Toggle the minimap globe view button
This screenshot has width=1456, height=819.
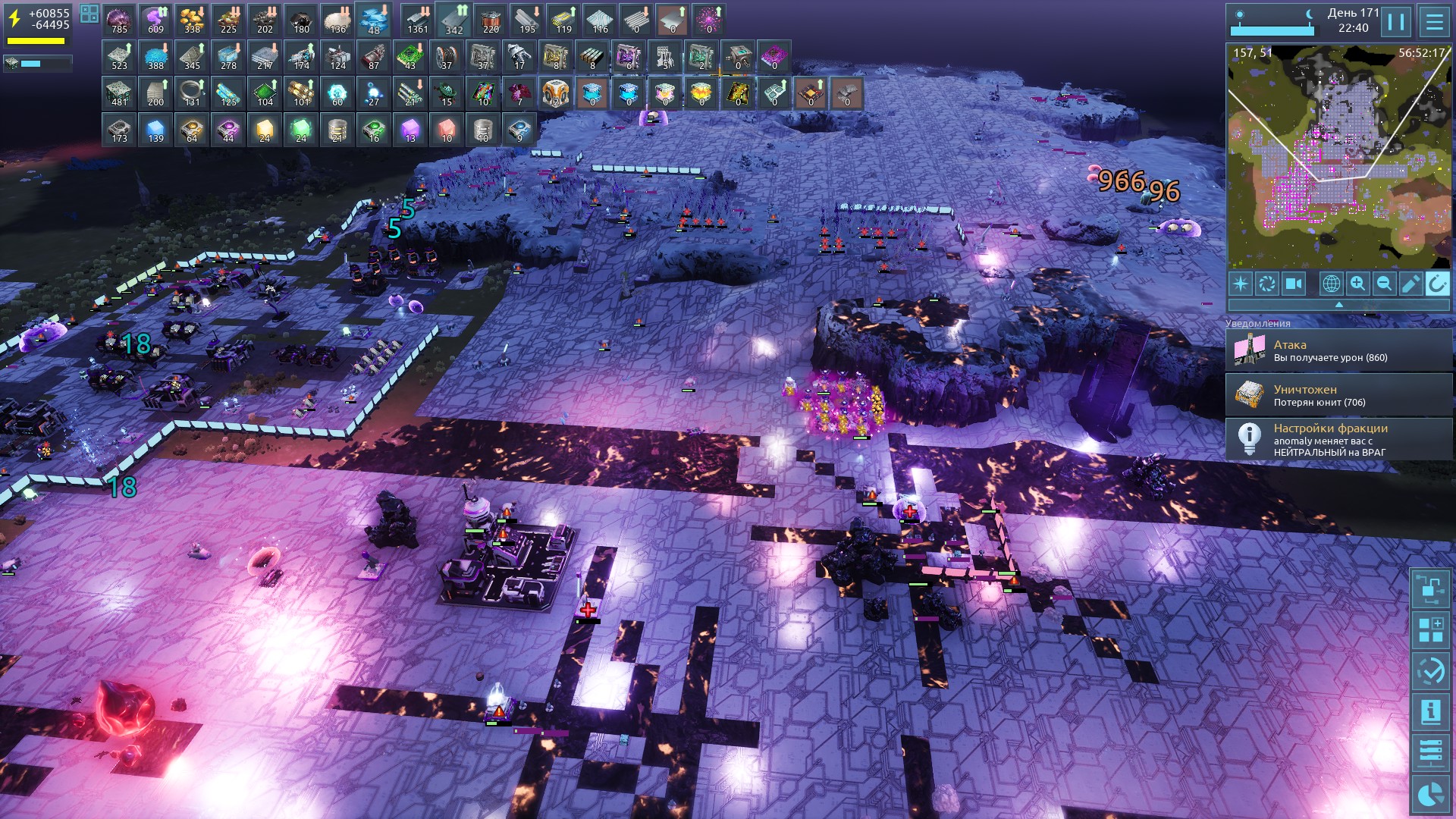pos(1331,284)
